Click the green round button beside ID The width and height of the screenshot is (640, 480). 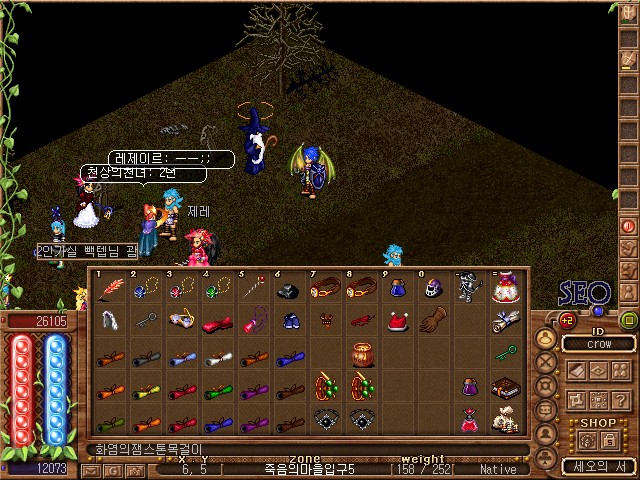pos(629,321)
